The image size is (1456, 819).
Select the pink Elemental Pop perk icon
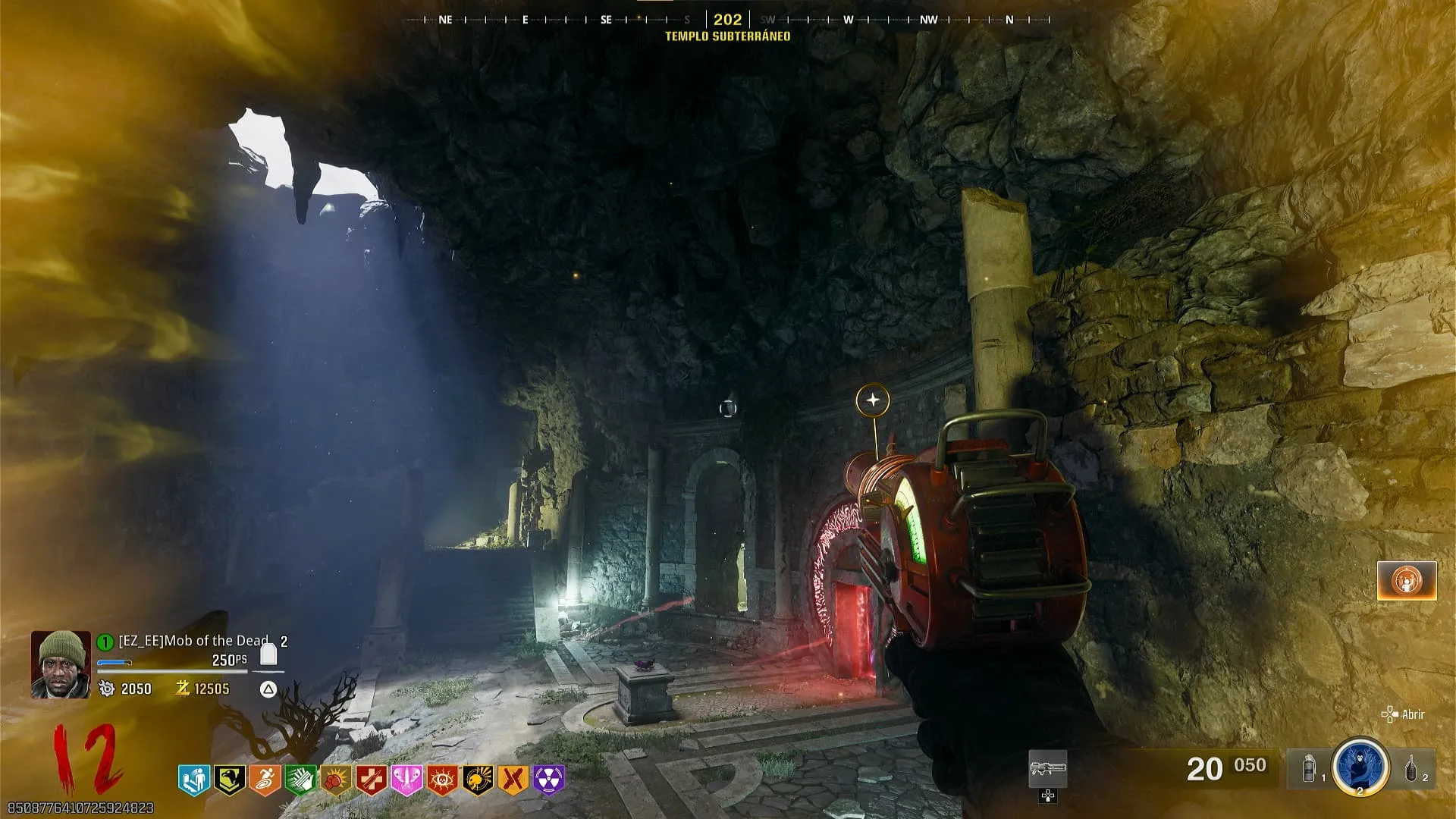[407, 780]
